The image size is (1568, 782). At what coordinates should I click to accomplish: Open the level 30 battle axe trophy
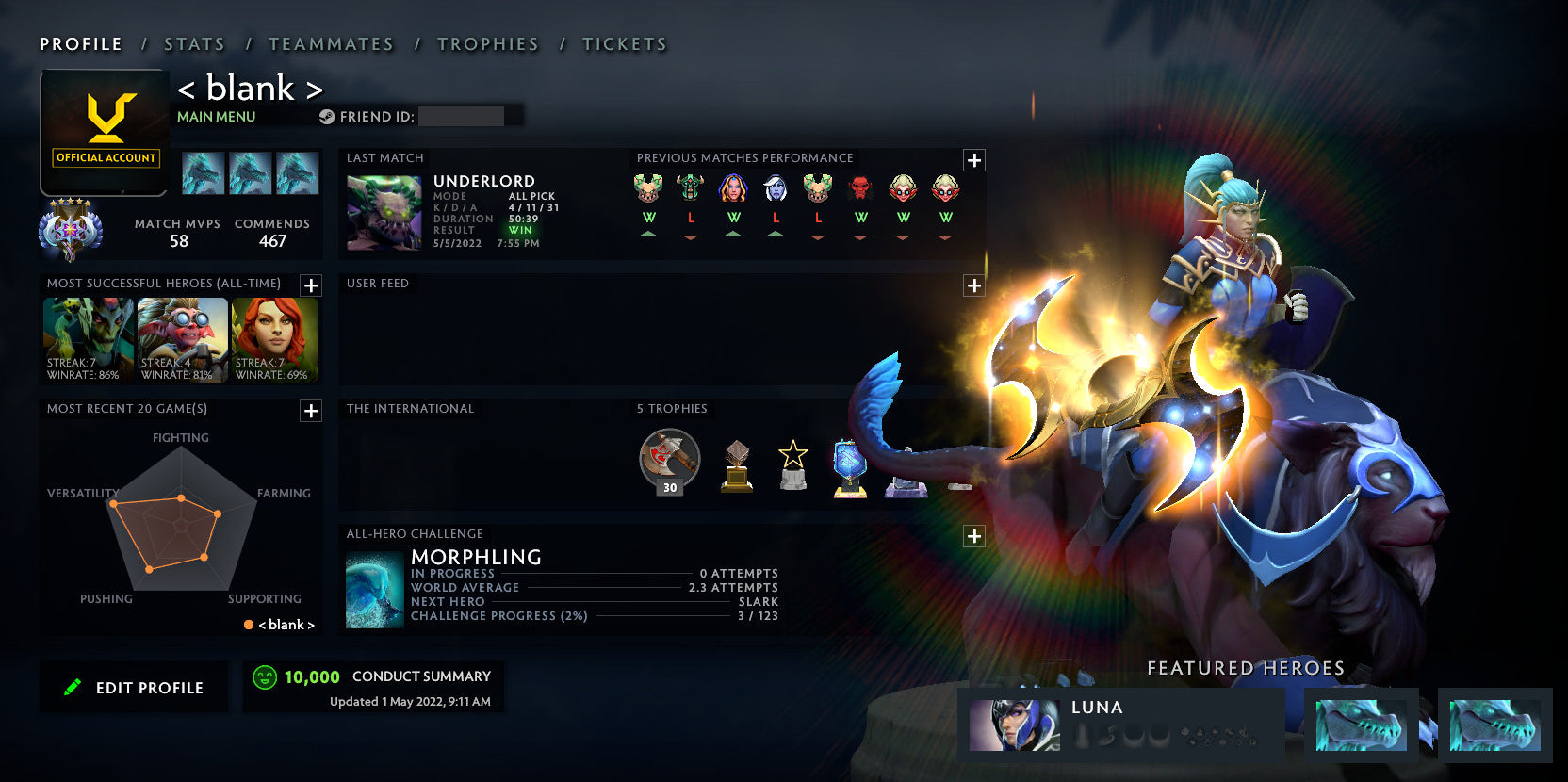coord(668,460)
